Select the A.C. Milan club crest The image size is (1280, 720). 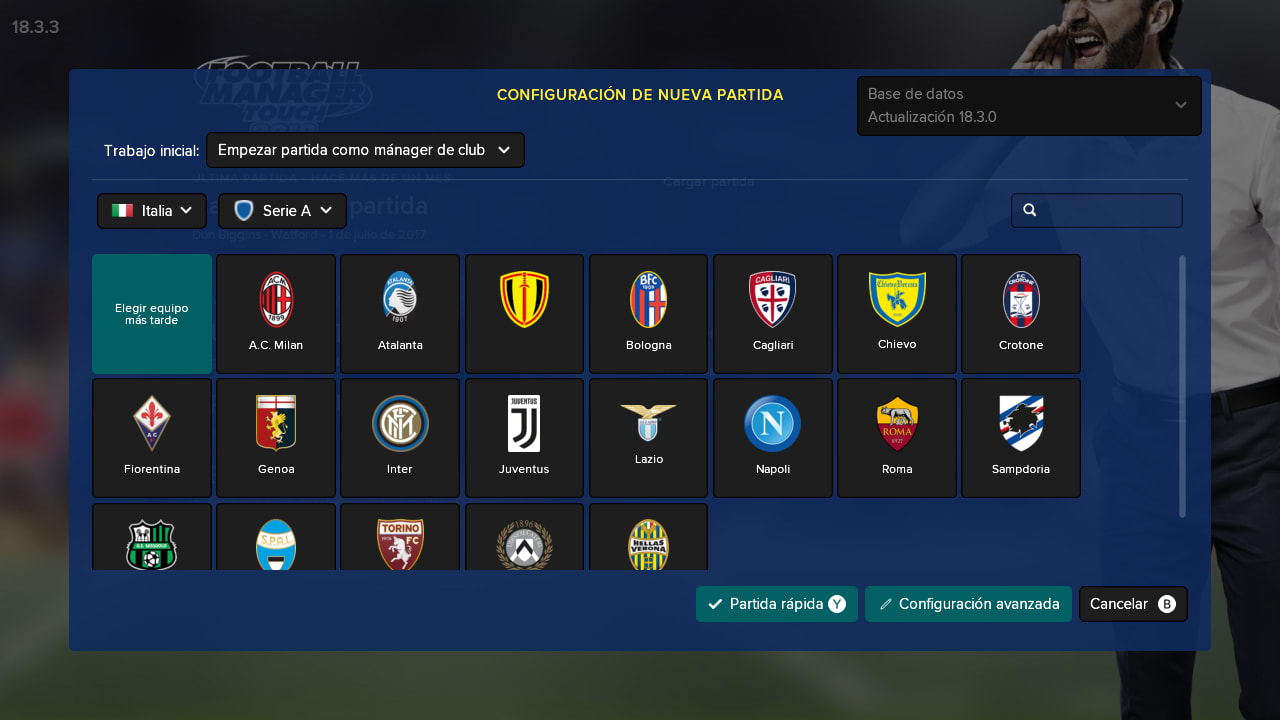pyautogui.click(x=275, y=313)
